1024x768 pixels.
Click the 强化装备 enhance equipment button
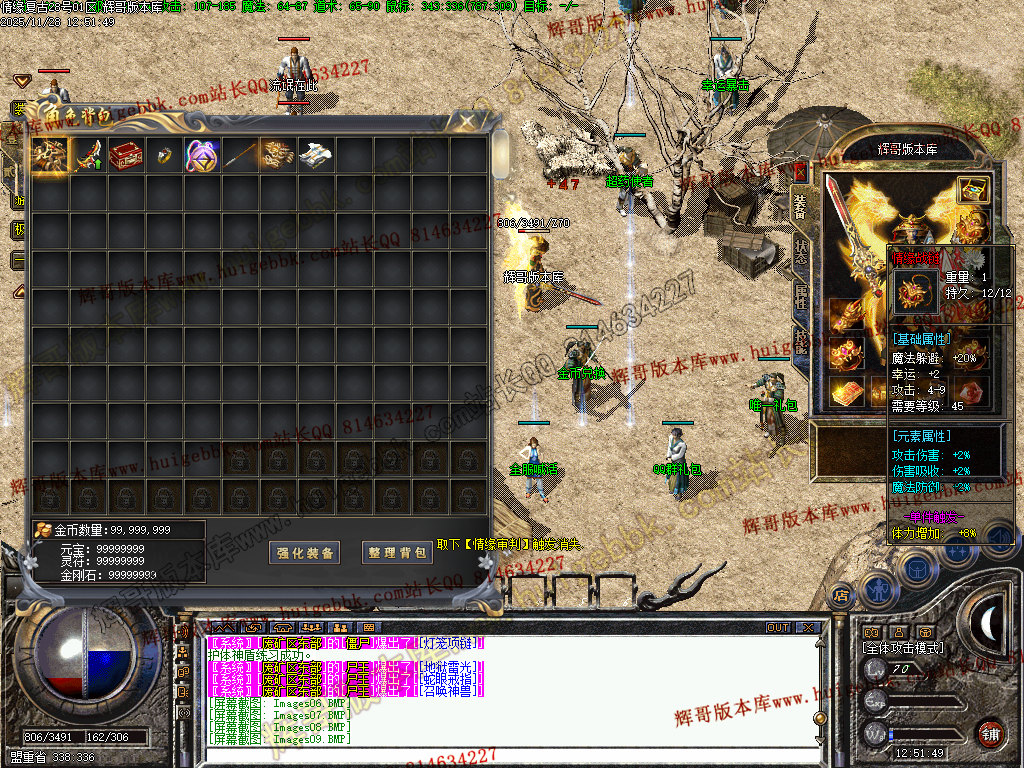tap(307, 553)
